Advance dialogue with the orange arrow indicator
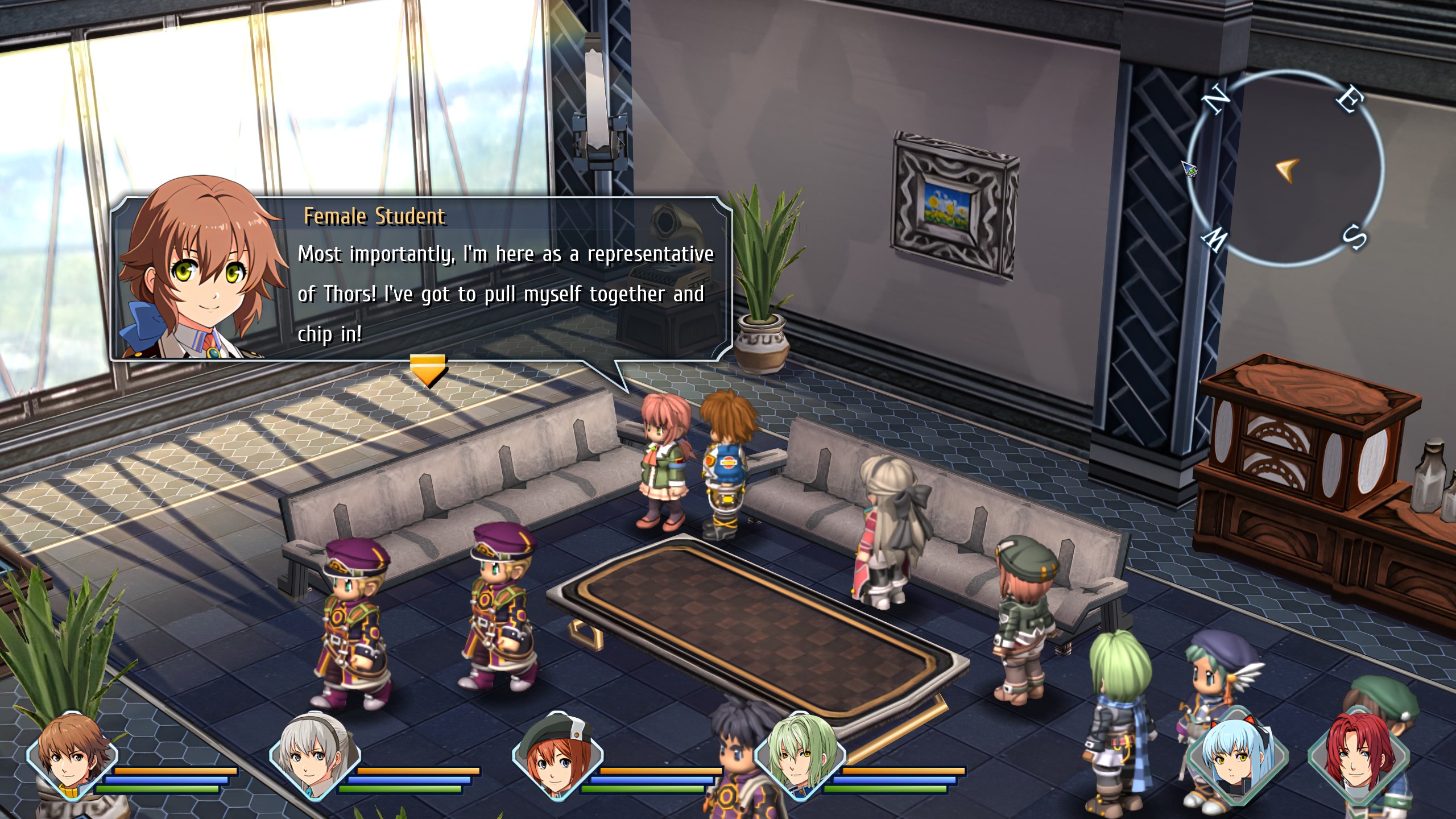 [428, 370]
